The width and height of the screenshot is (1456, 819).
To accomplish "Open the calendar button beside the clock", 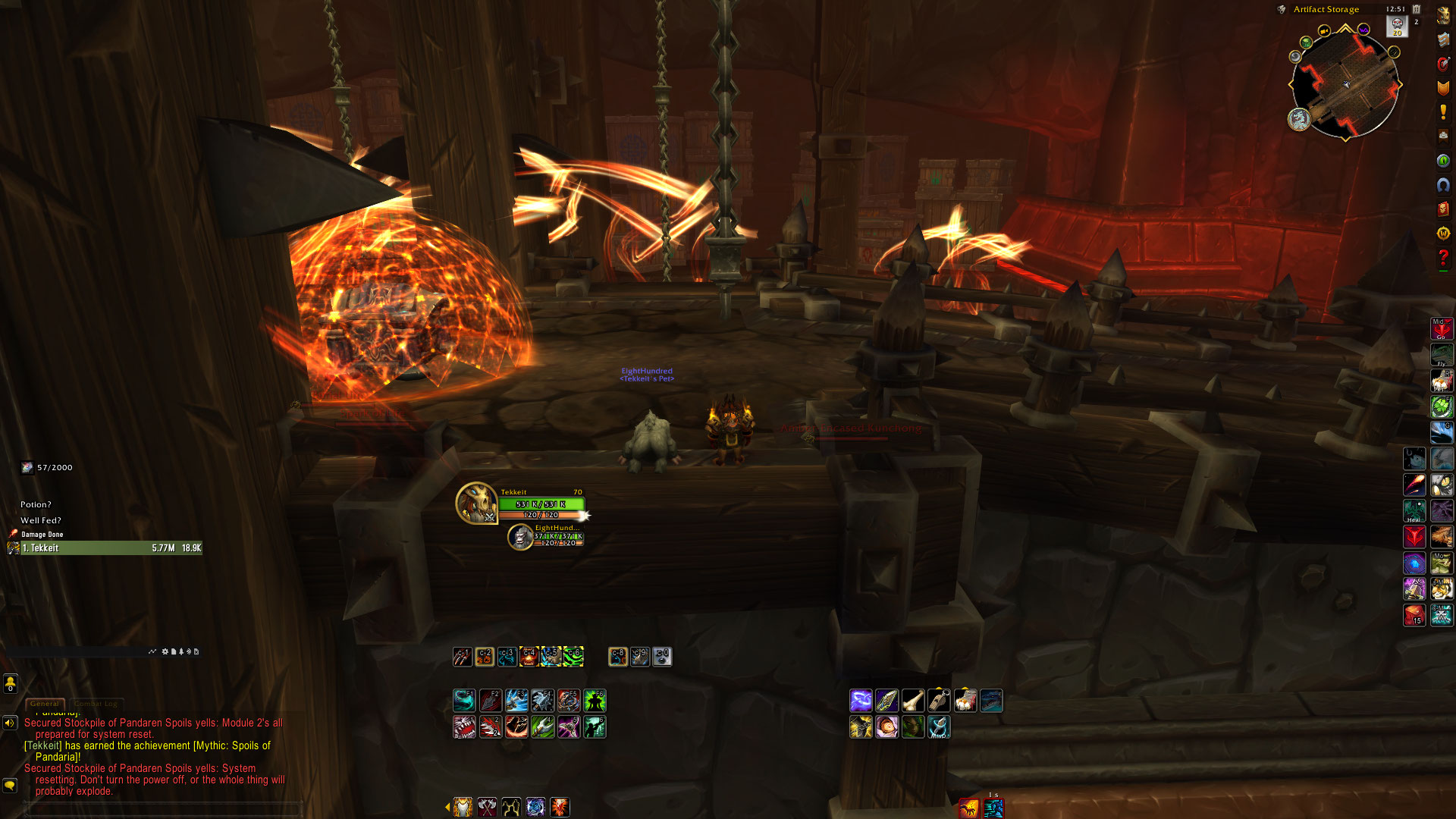I will click(x=1416, y=9).
